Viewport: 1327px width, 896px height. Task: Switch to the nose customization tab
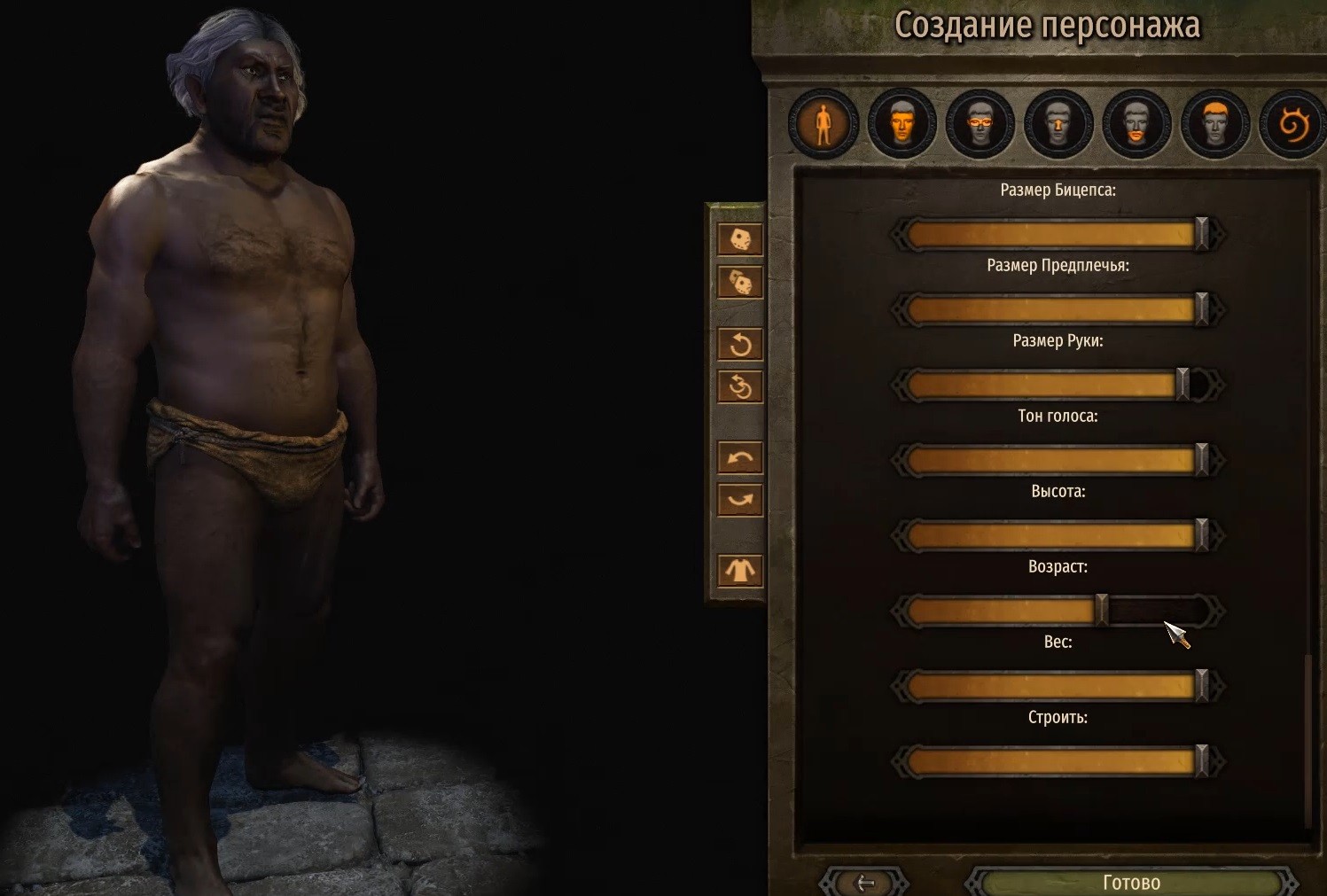[1058, 125]
